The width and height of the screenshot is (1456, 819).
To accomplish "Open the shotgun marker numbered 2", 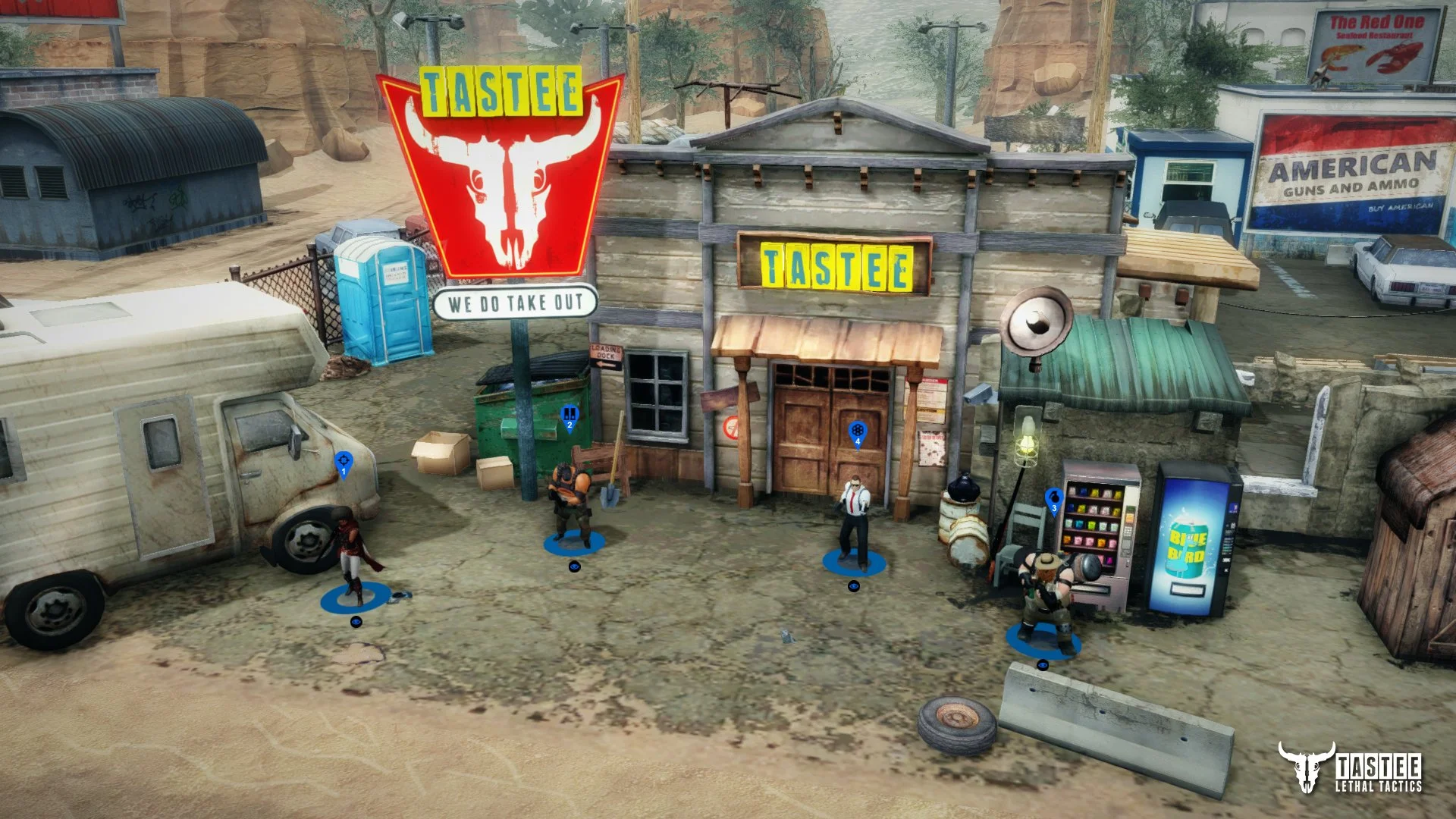I will 569,415.
